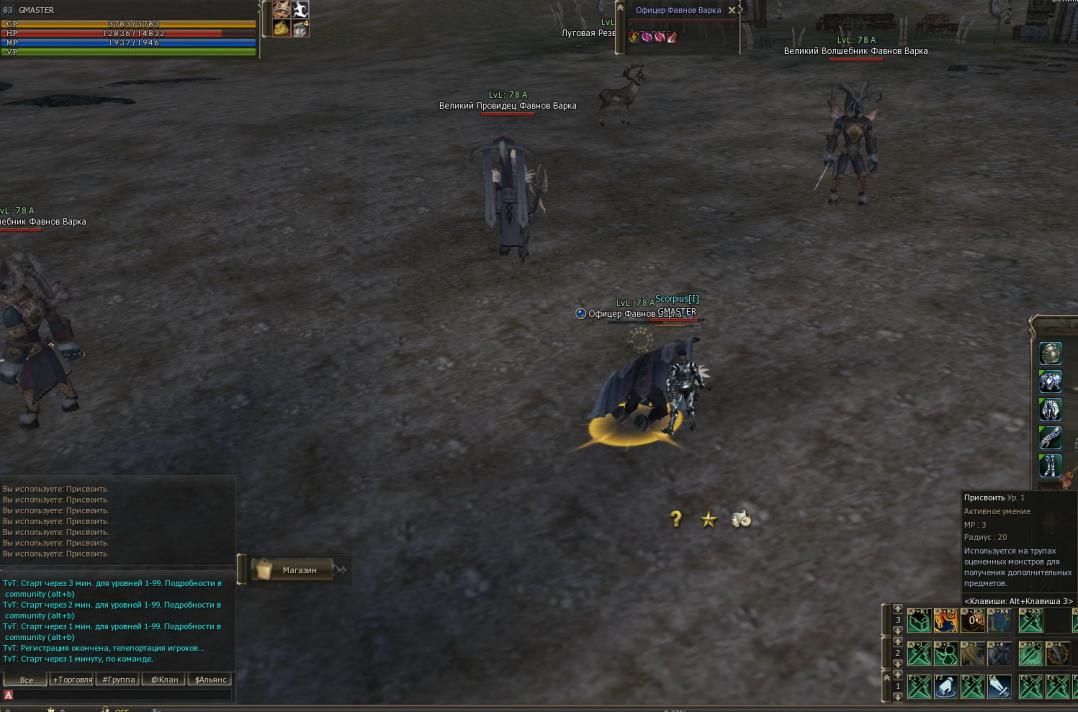The height and width of the screenshot is (712, 1078).
Task: Activate the F4 sword attack skill
Action: (x=999, y=687)
